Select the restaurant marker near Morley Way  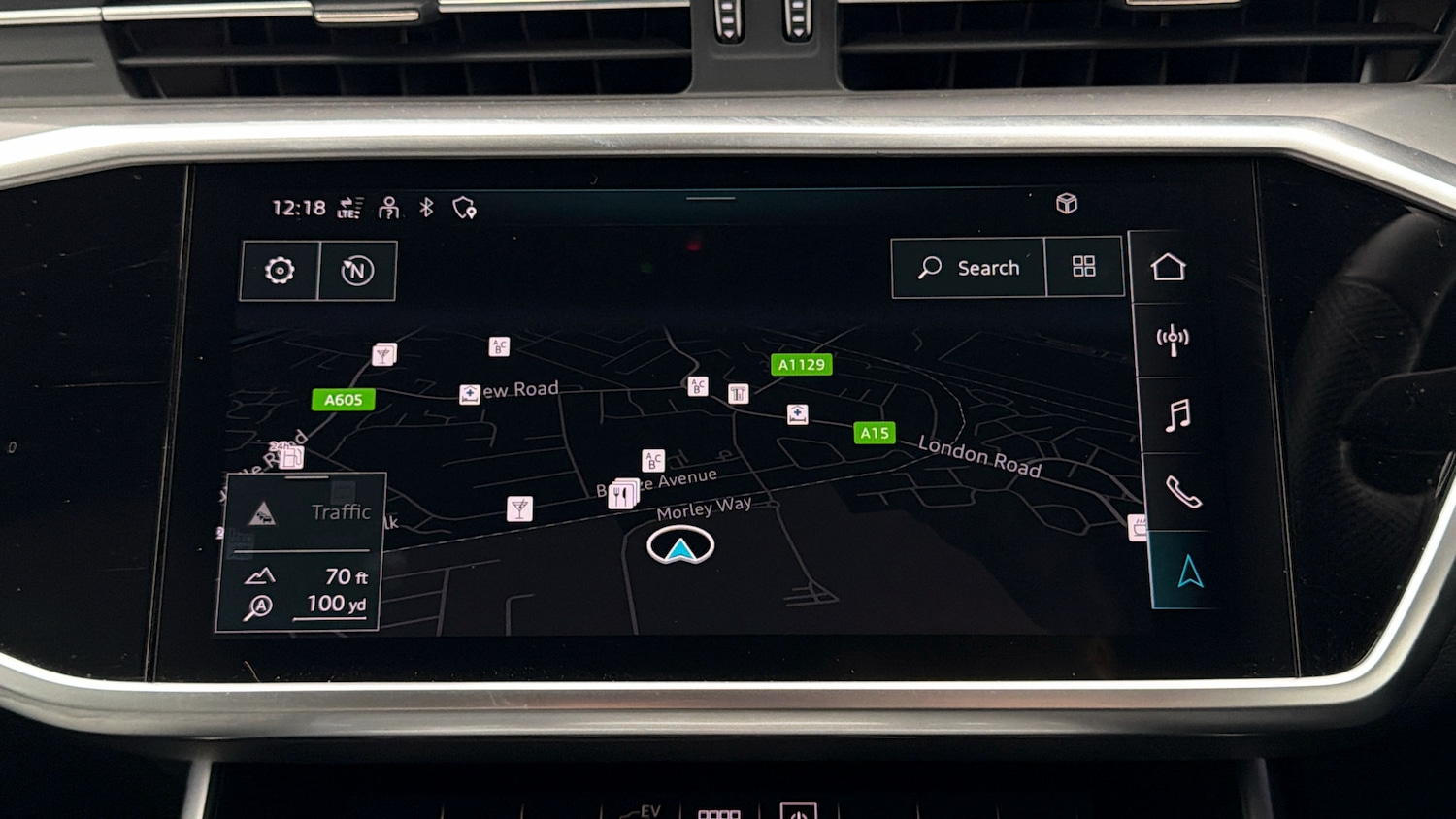click(x=621, y=495)
